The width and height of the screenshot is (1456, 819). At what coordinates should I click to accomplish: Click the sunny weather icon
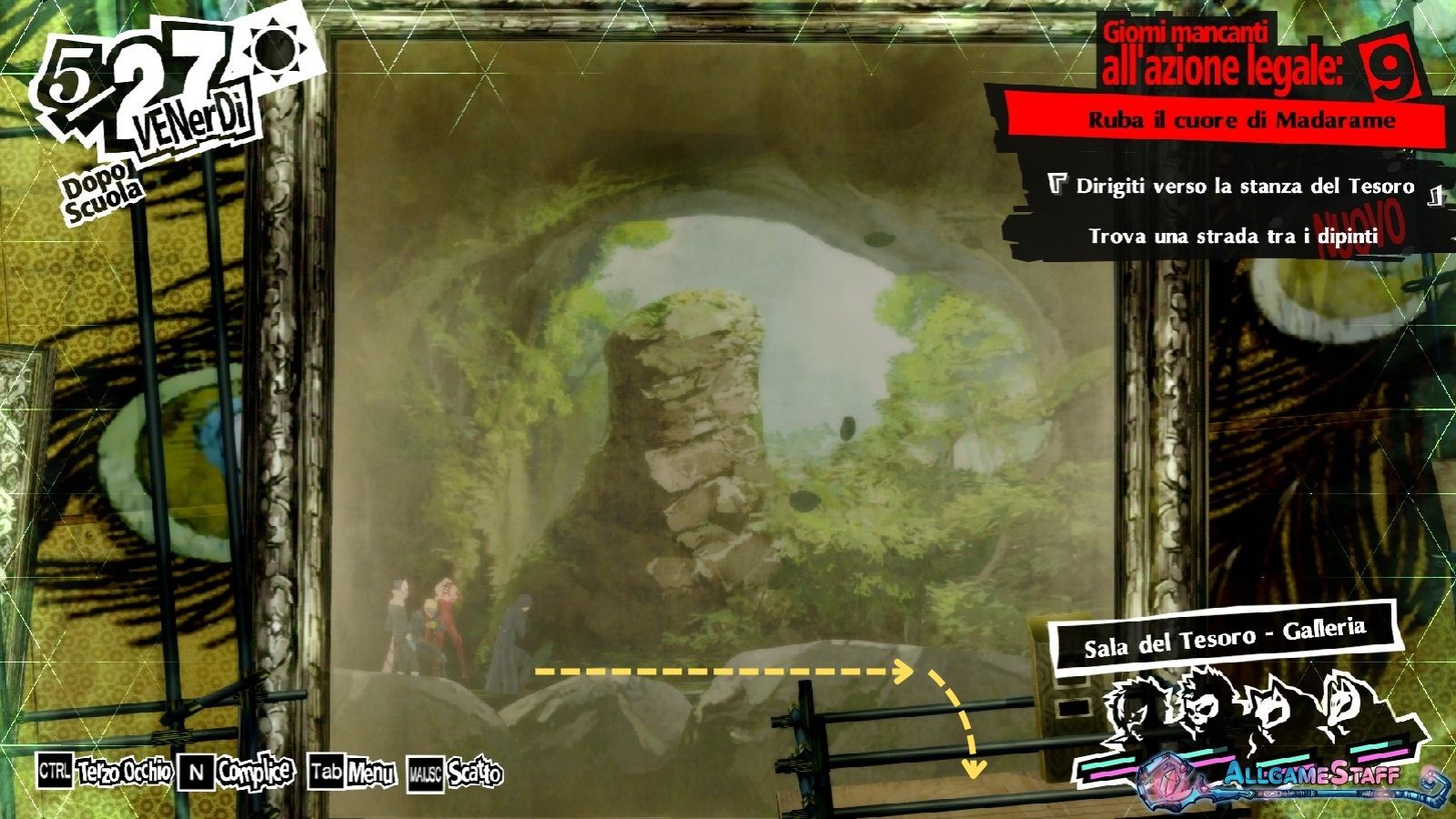pyautogui.click(x=277, y=50)
